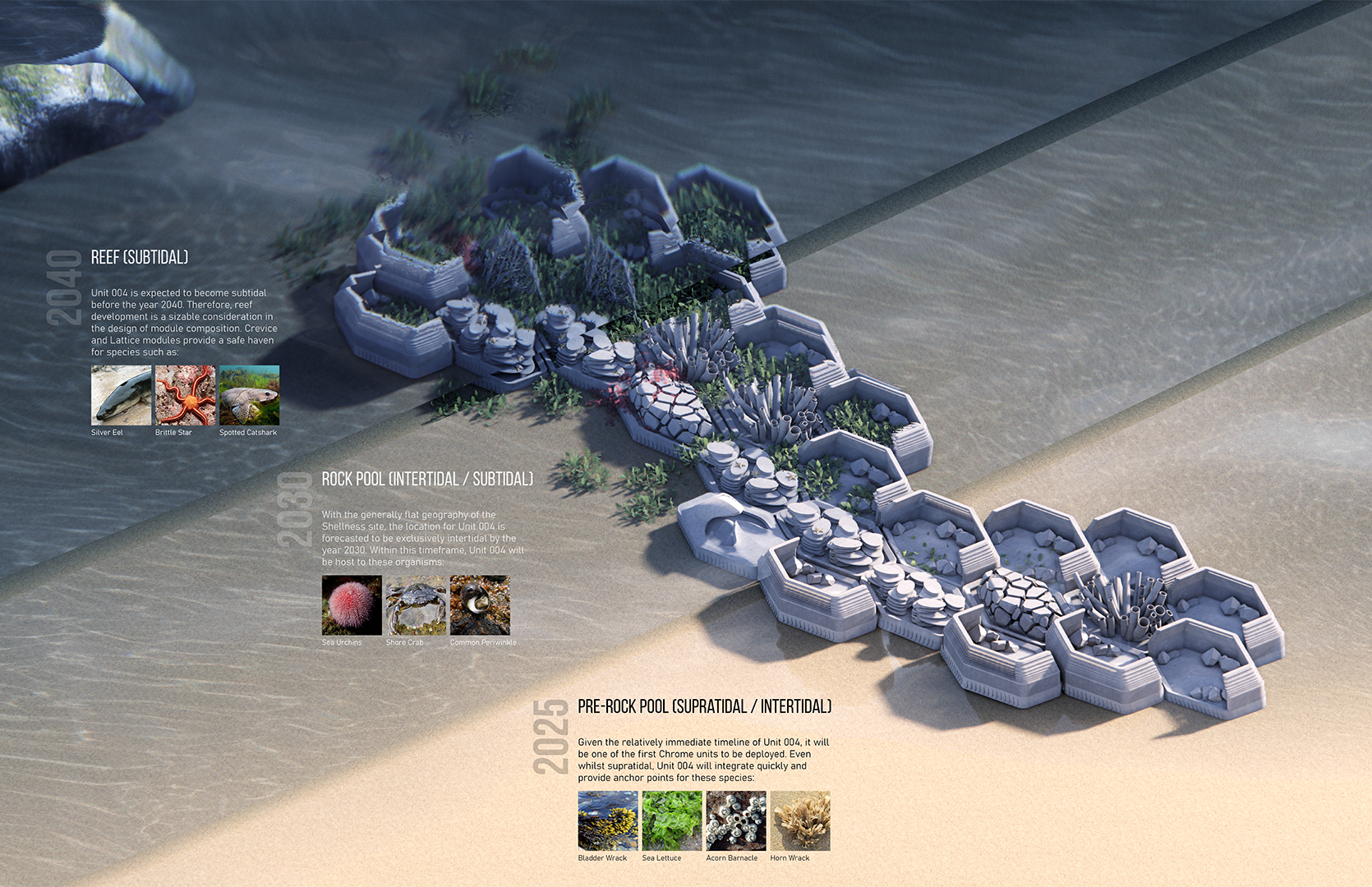Open the Acorn Barnacle picture

[x=736, y=820]
